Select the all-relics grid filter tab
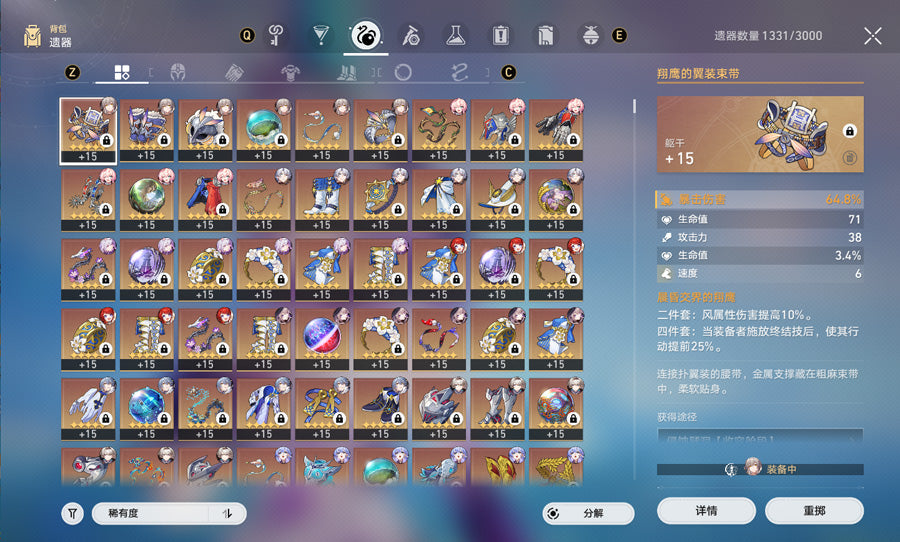This screenshot has height=542, width=900. coord(122,72)
